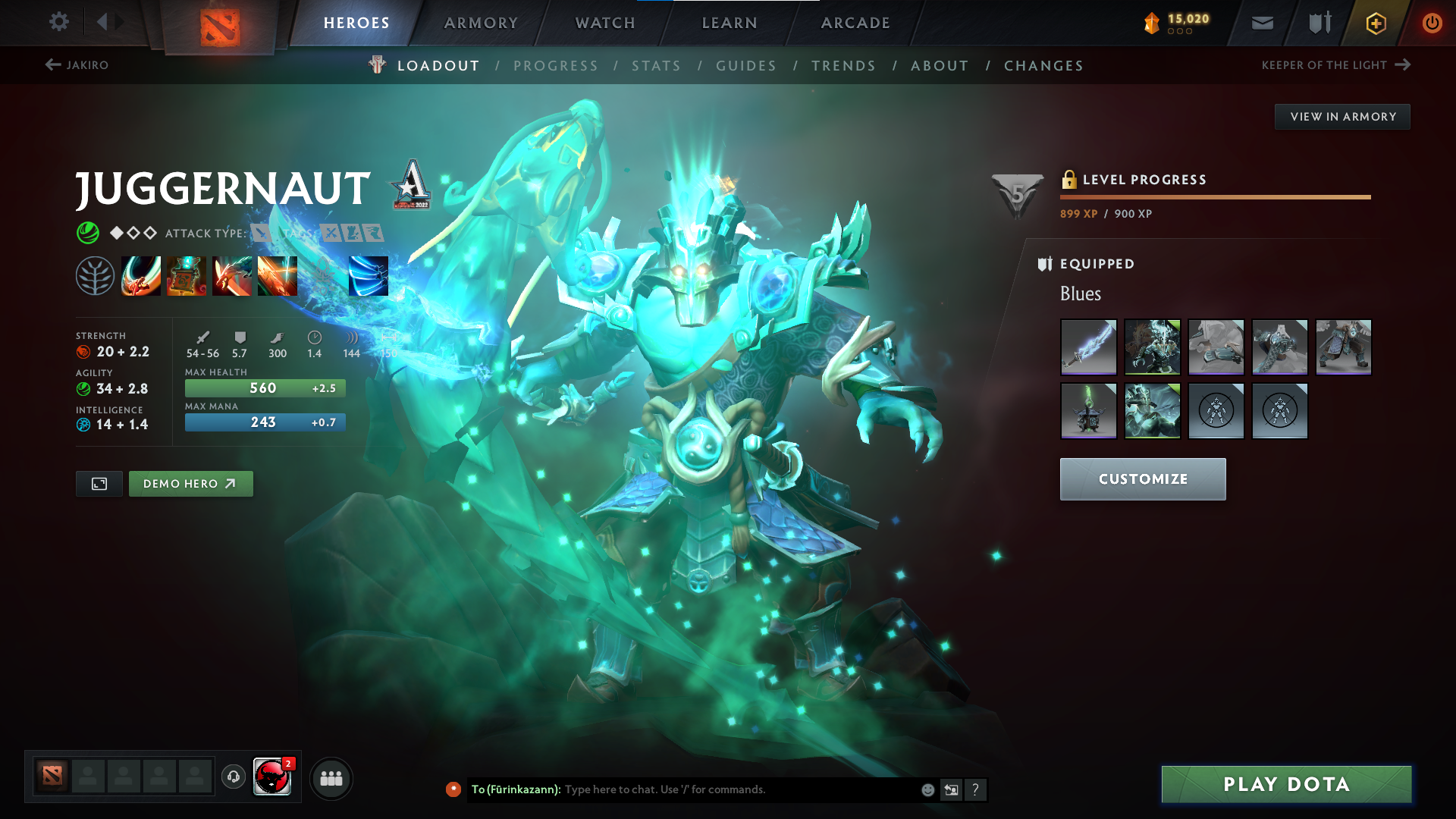Open the emoji picker in the chat bar

[x=927, y=789]
